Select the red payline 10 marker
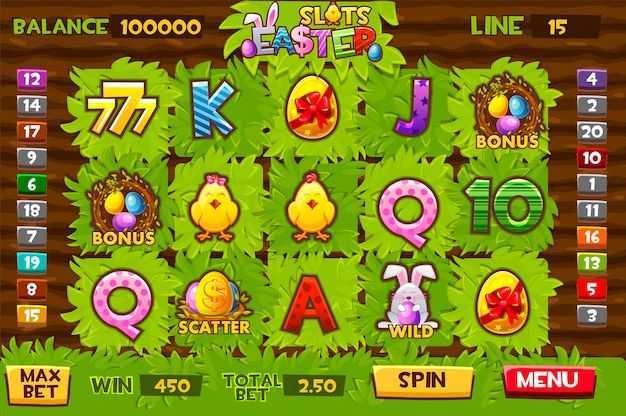The height and width of the screenshot is (416, 626). (592, 157)
